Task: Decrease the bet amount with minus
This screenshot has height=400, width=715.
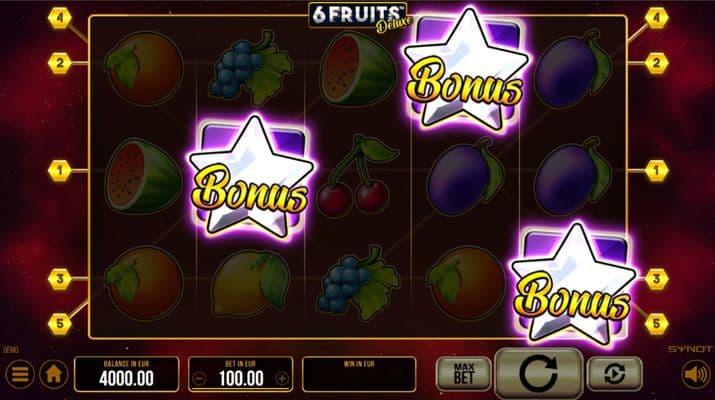Action: click(x=200, y=379)
